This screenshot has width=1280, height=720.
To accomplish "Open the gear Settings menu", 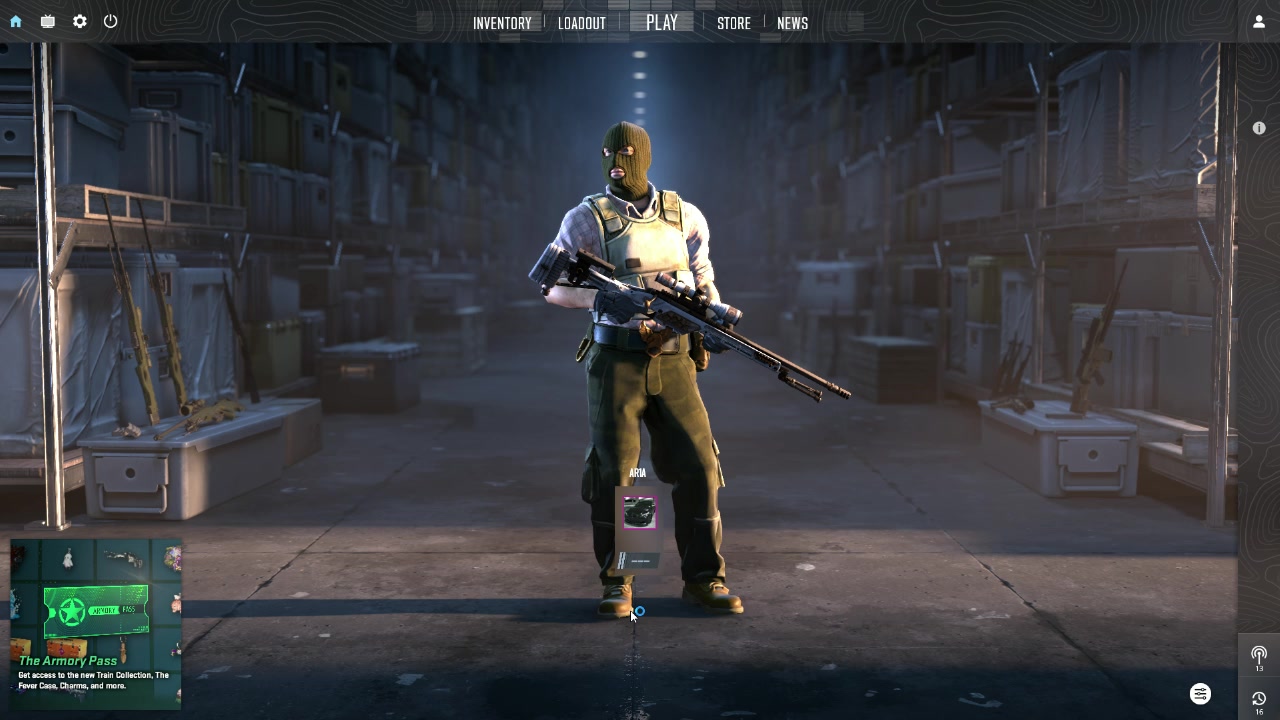I will point(80,21).
